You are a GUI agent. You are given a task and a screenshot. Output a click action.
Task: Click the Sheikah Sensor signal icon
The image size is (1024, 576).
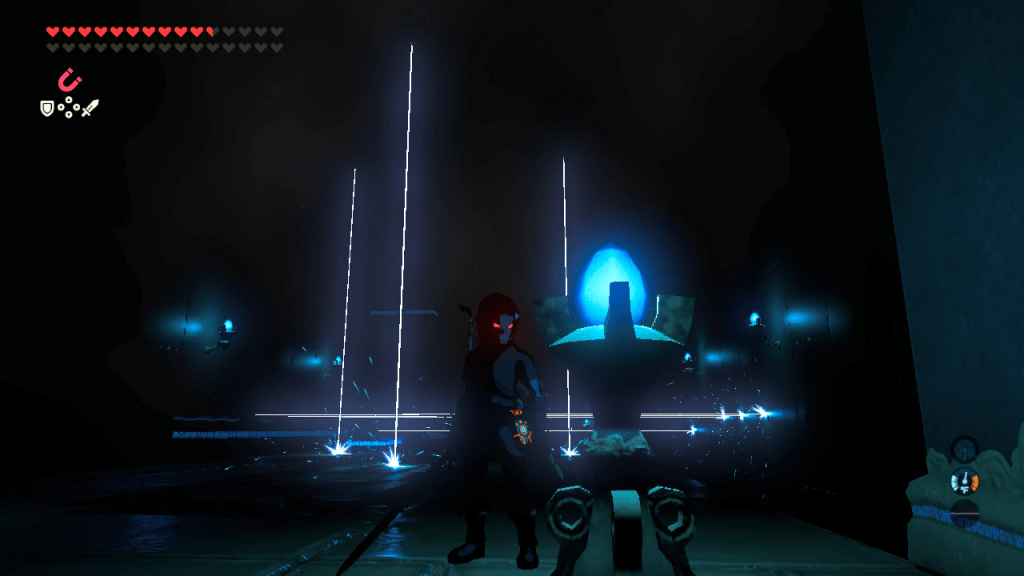tap(964, 448)
